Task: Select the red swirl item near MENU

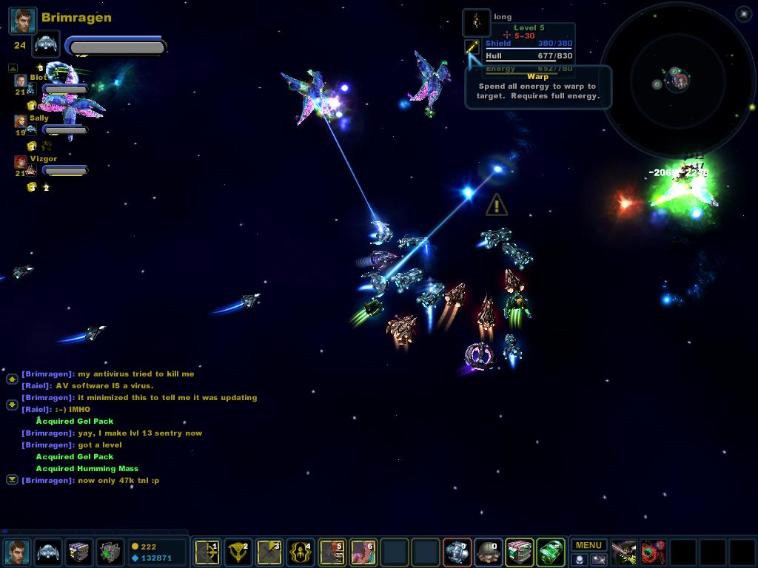Action: tap(654, 552)
